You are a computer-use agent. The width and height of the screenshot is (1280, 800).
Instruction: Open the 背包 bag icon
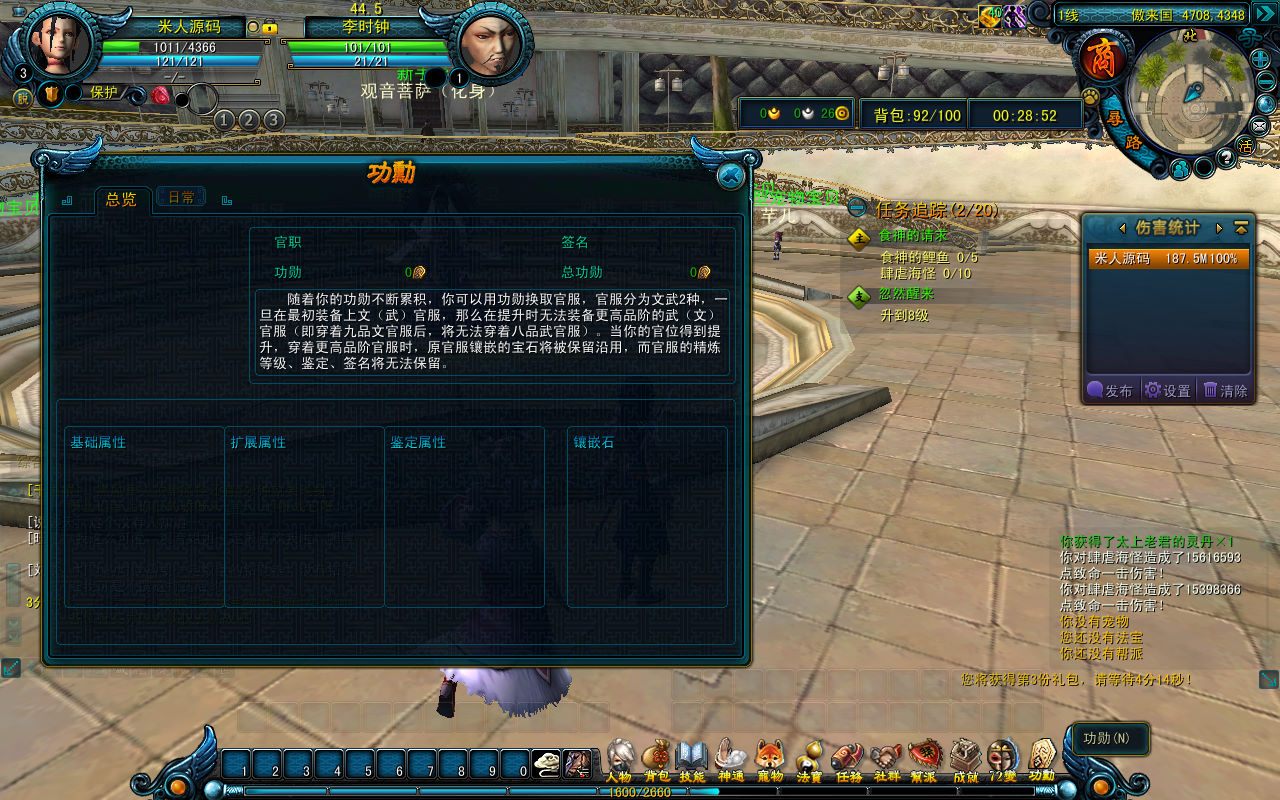(x=656, y=760)
